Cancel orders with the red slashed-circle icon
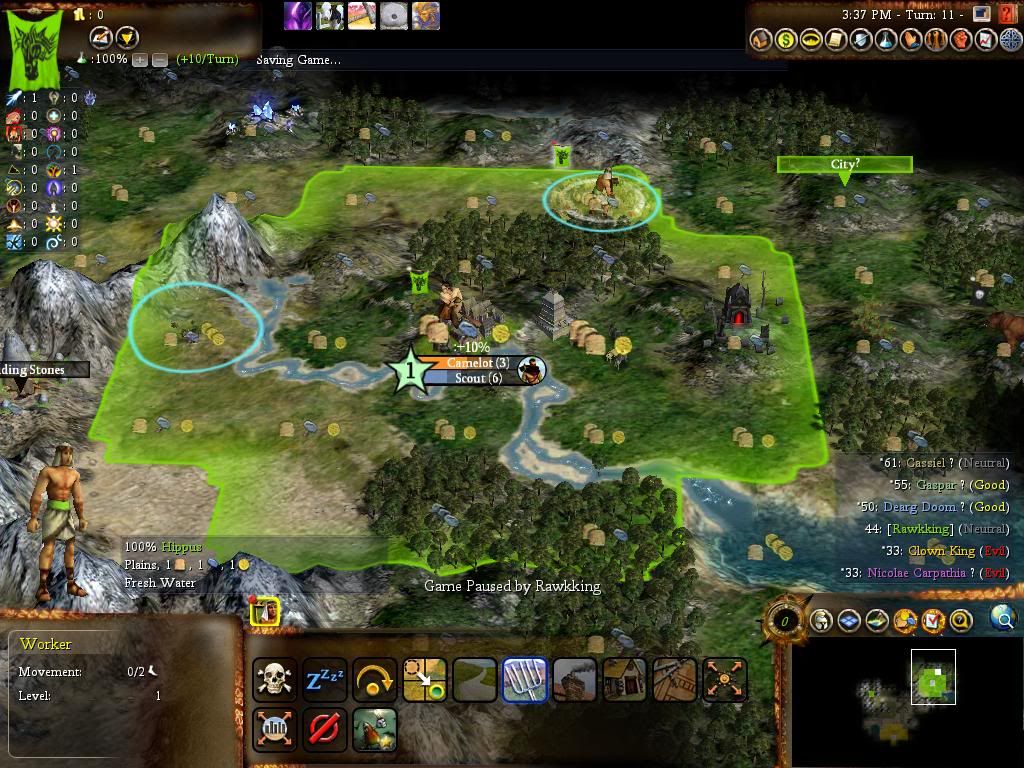The image size is (1024, 768). [324, 729]
